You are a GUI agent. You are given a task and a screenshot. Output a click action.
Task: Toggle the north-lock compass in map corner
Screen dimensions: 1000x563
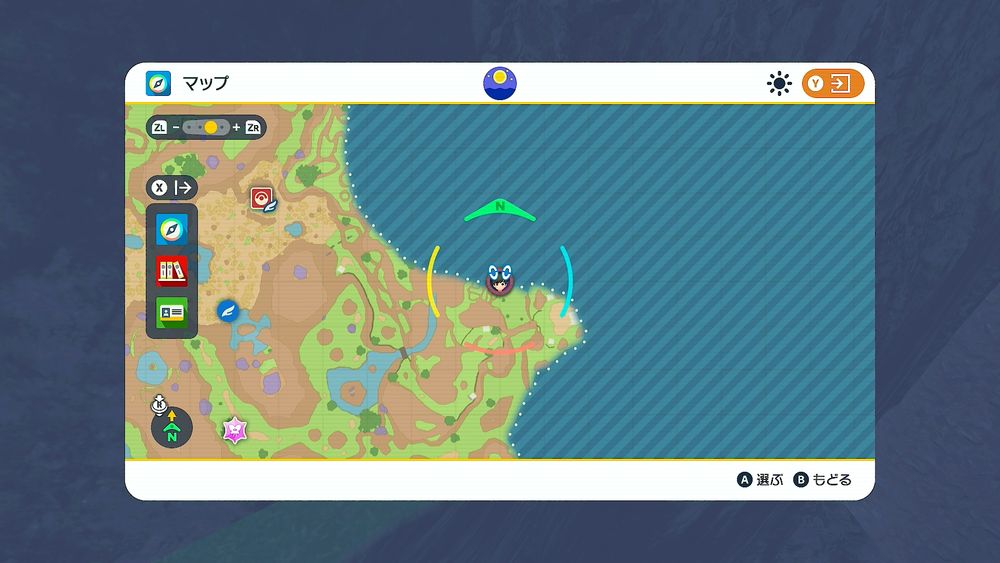click(171, 429)
